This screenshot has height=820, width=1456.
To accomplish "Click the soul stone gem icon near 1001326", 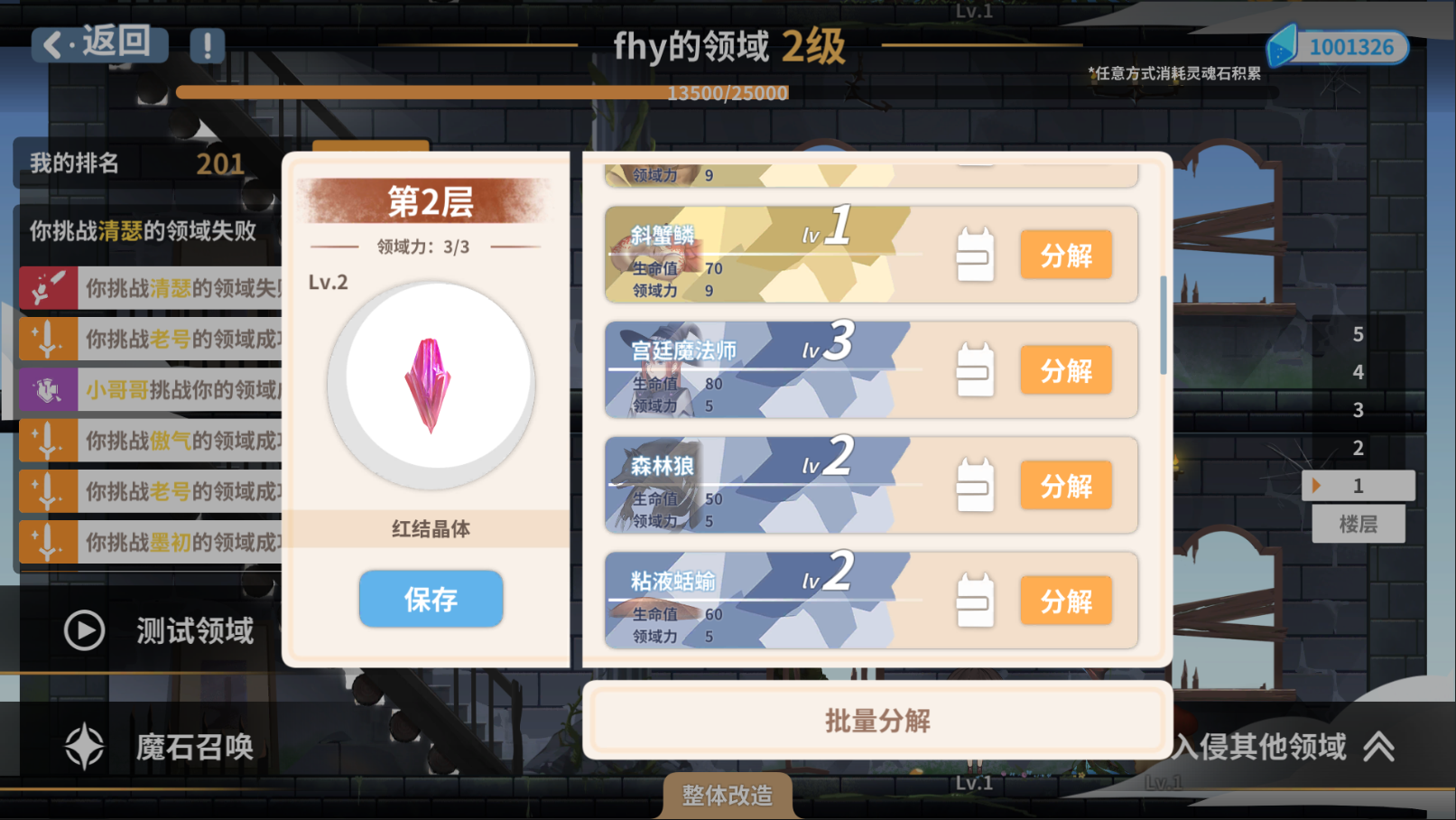I will (x=1283, y=46).
